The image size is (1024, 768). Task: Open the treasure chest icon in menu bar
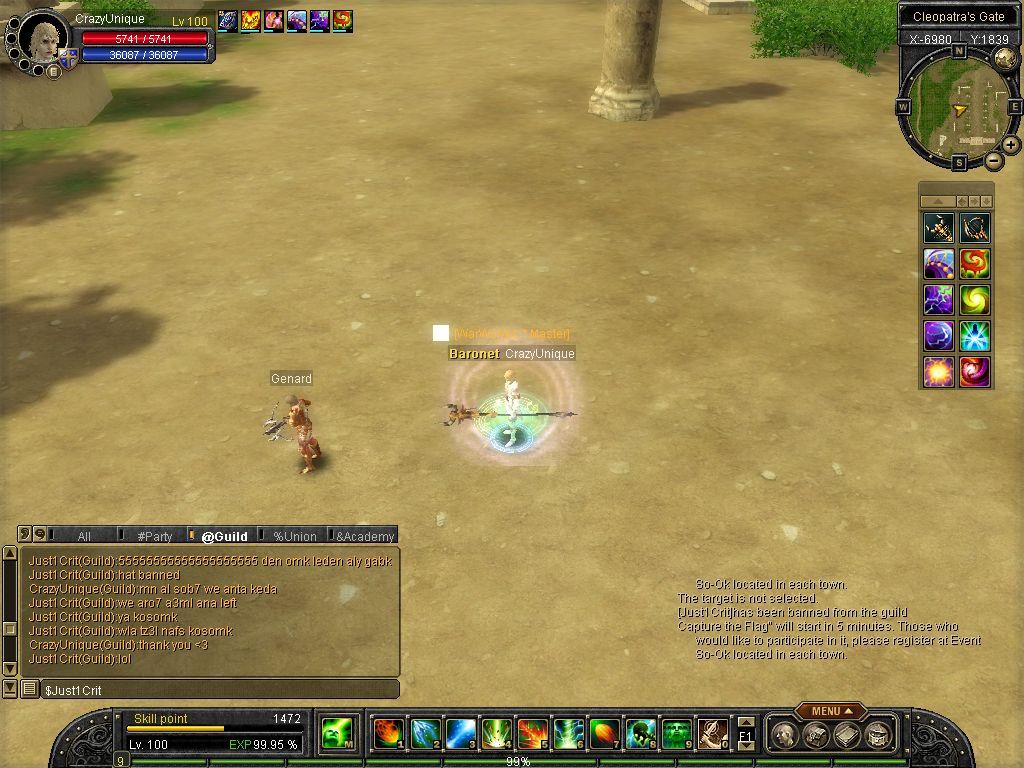click(816, 736)
